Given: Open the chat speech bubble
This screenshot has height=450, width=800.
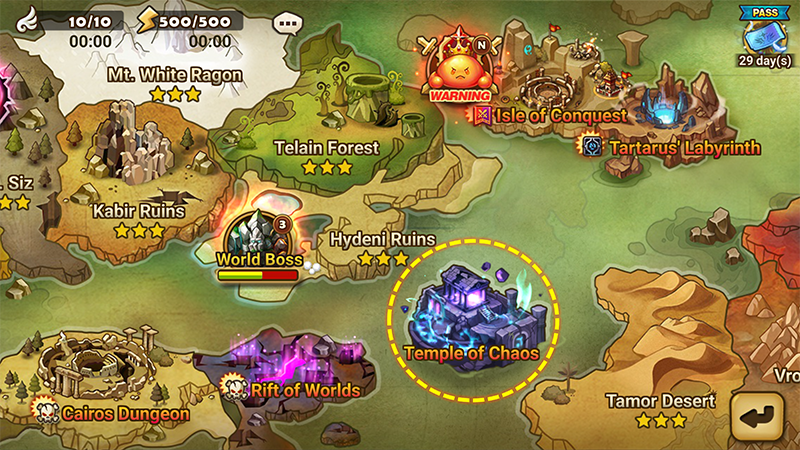Looking at the screenshot, I should coord(288,21).
